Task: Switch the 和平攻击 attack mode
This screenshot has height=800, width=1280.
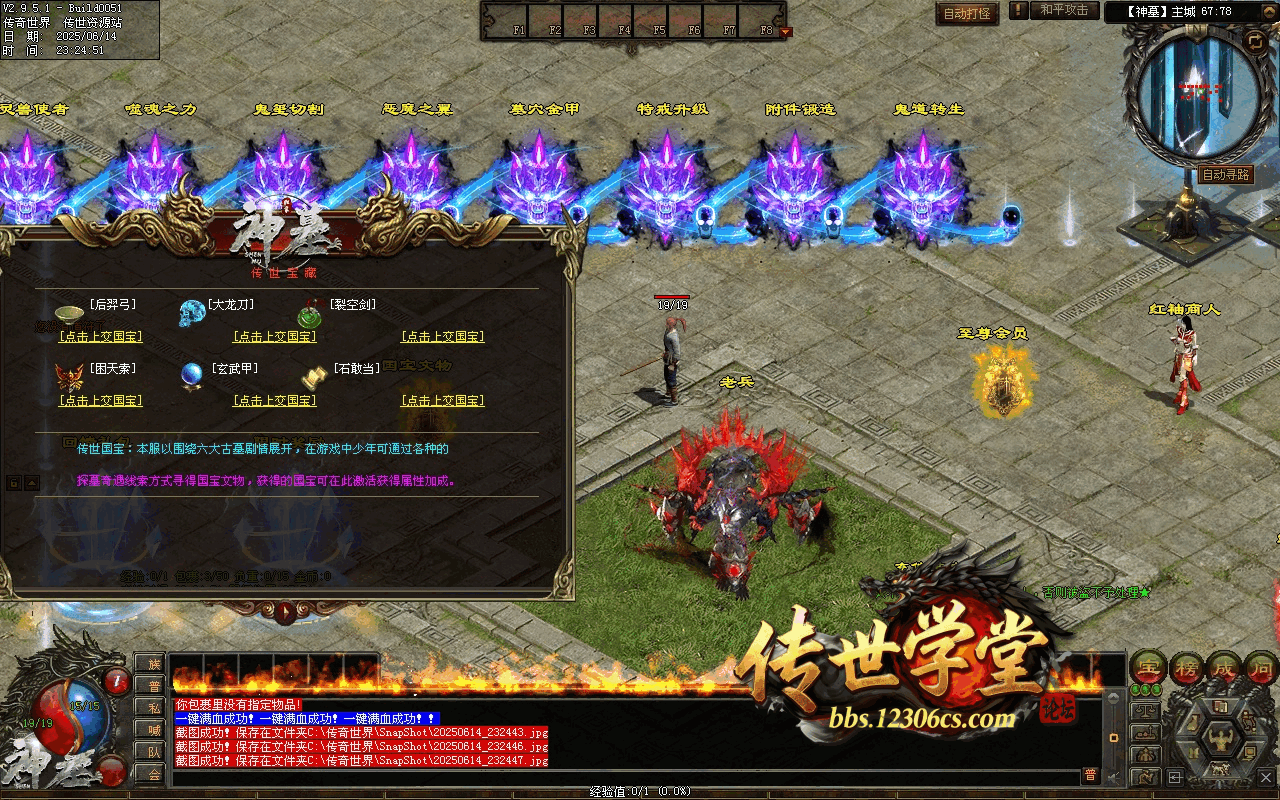Action: pyautogui.click(x=1063, y=10)
